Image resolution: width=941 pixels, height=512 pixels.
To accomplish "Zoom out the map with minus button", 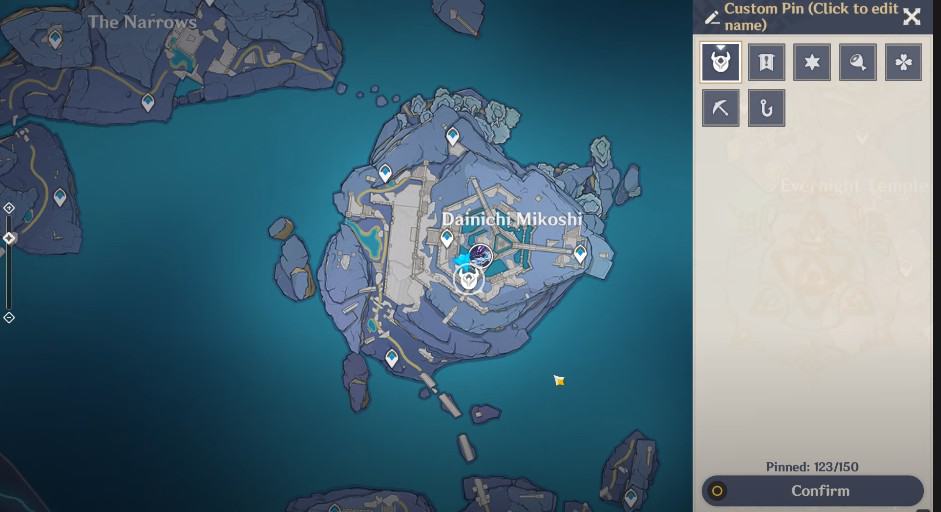I will [x=9, y=317].
